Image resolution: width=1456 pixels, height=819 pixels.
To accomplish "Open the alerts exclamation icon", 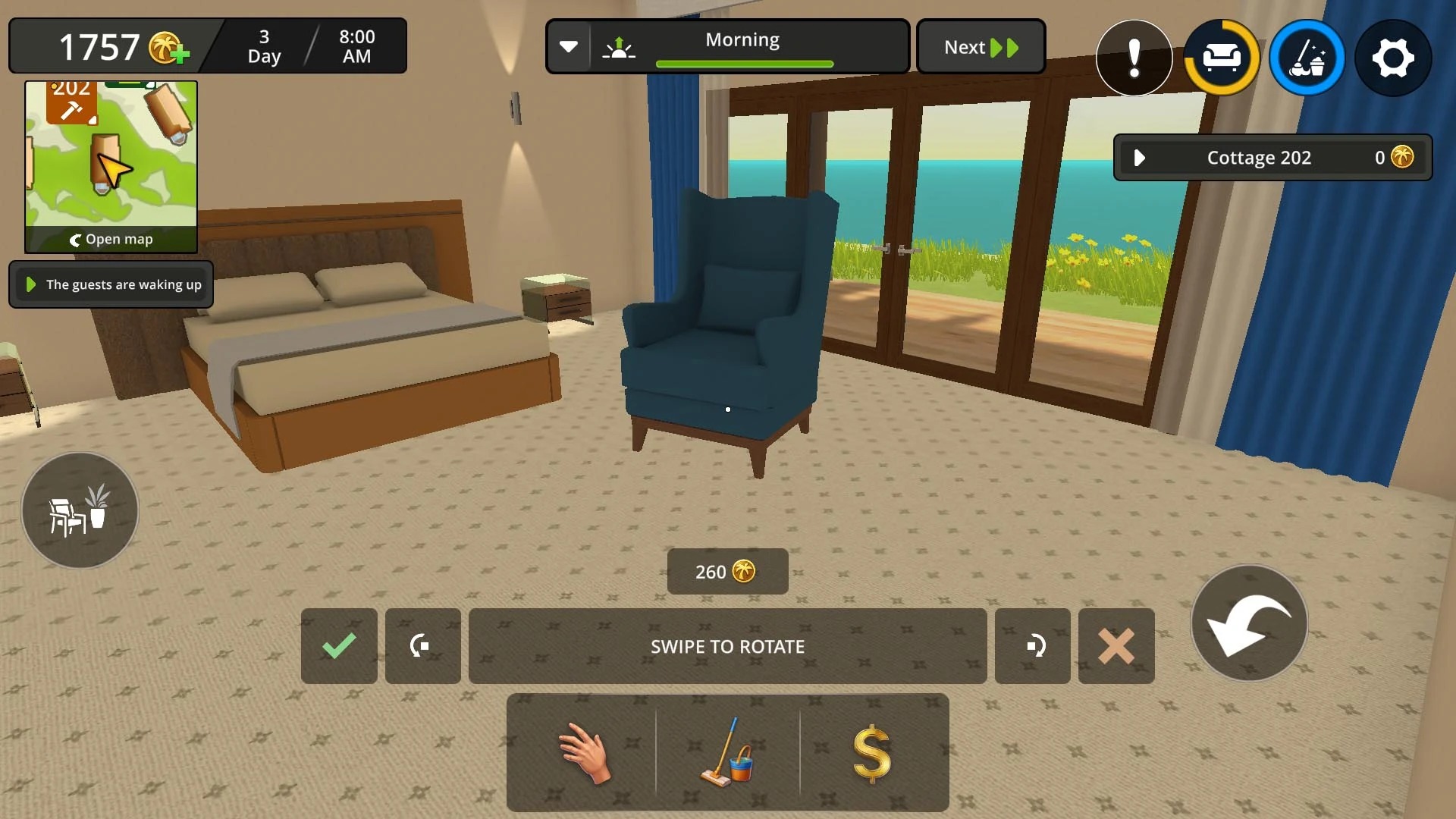I will (x=1134, y=58).
